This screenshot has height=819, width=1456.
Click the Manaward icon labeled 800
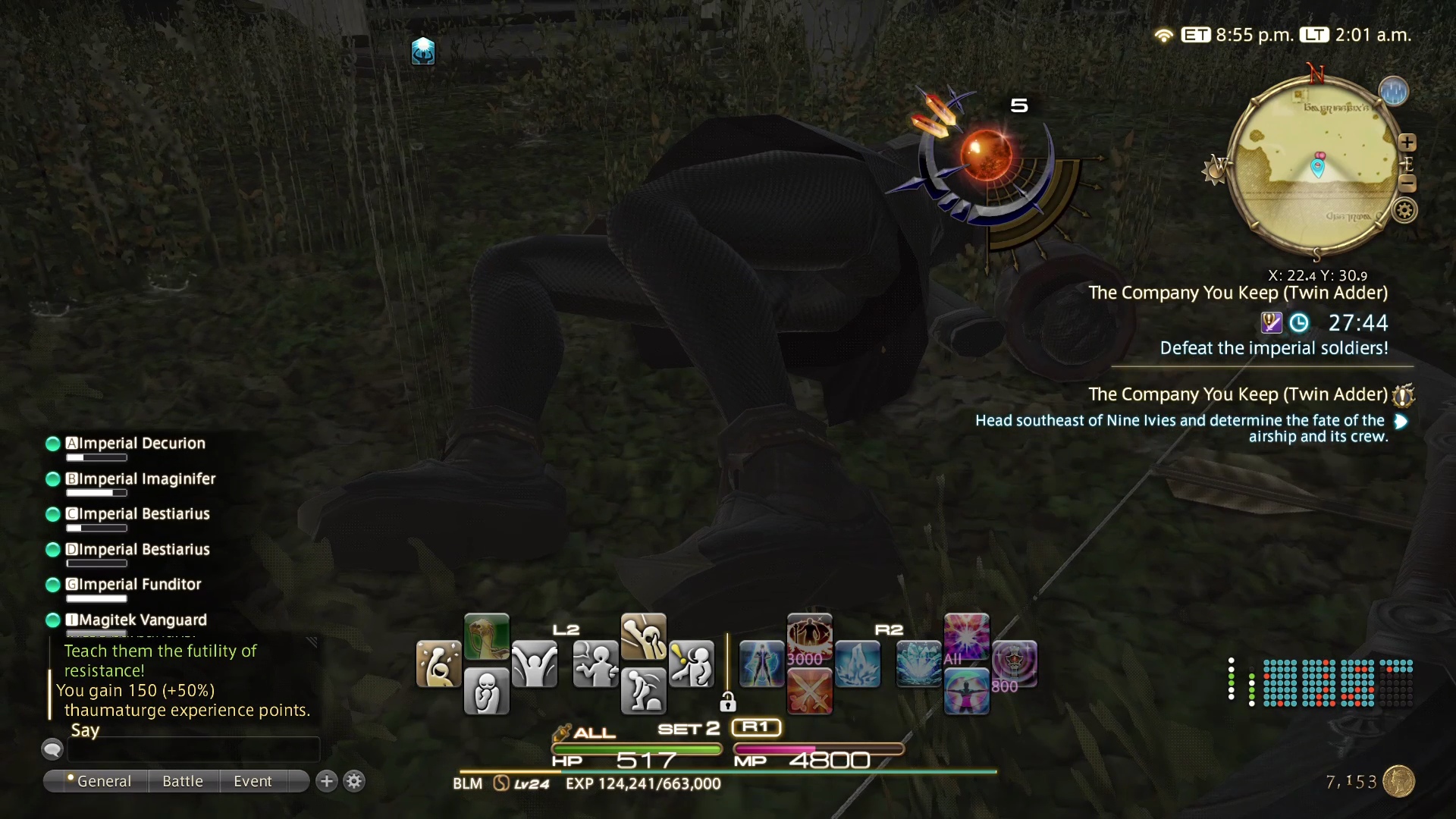coord(1016,665)
